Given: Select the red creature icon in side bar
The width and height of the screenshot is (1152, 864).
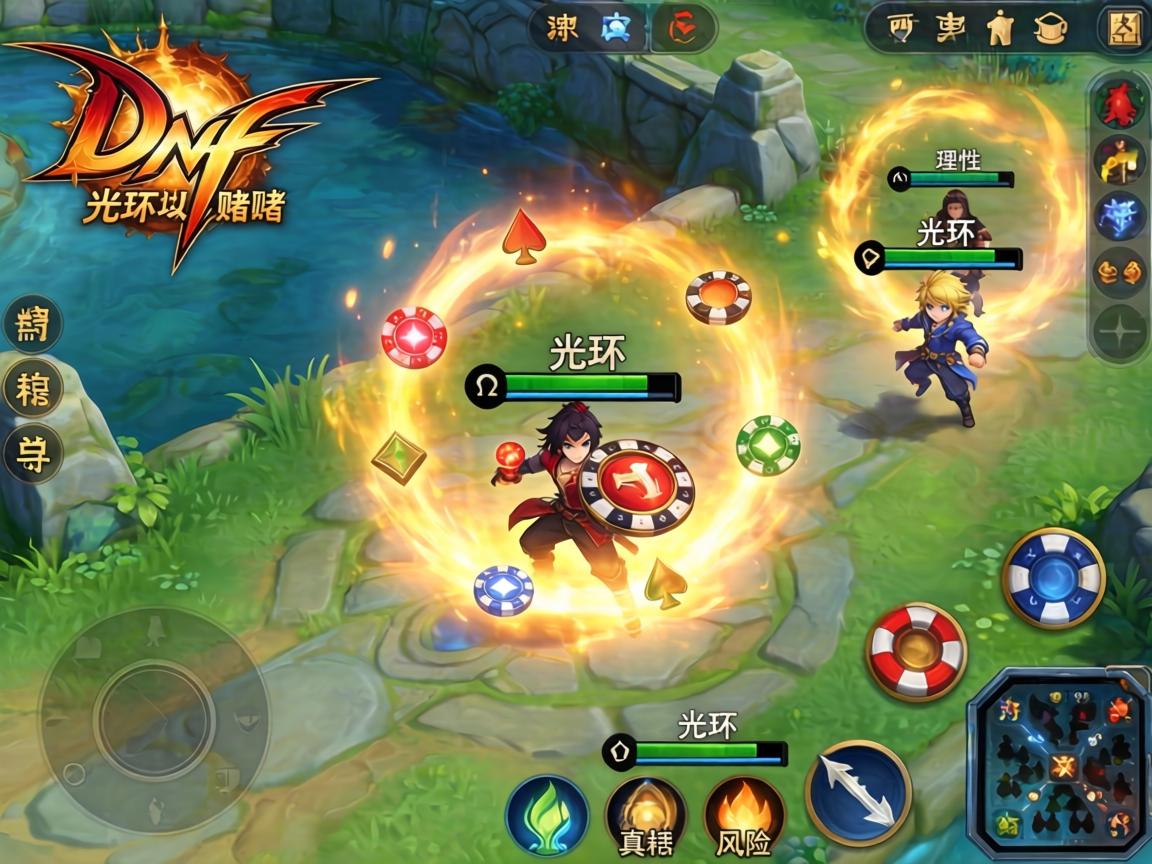Looking at the screenshot, I should click(x=1119, y=105).
